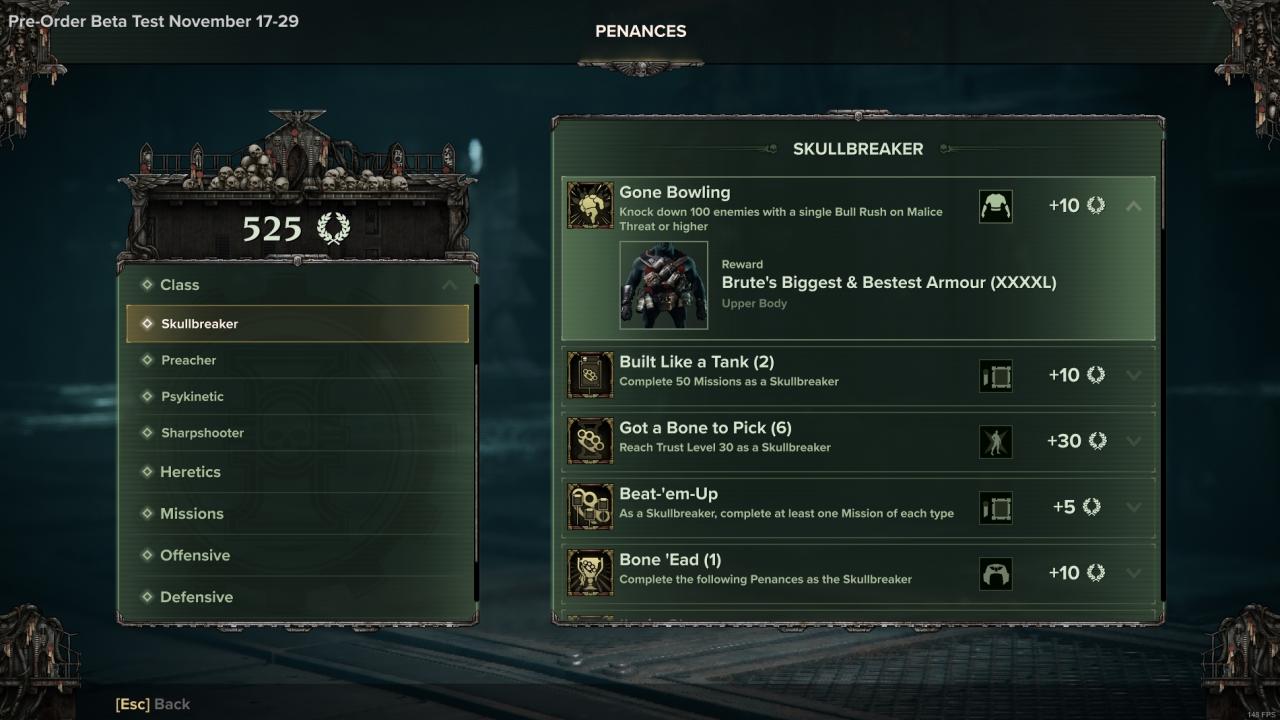Collapse the Class category header
The height and width of the screenshot is (720, 1280).
click(449, 285)
